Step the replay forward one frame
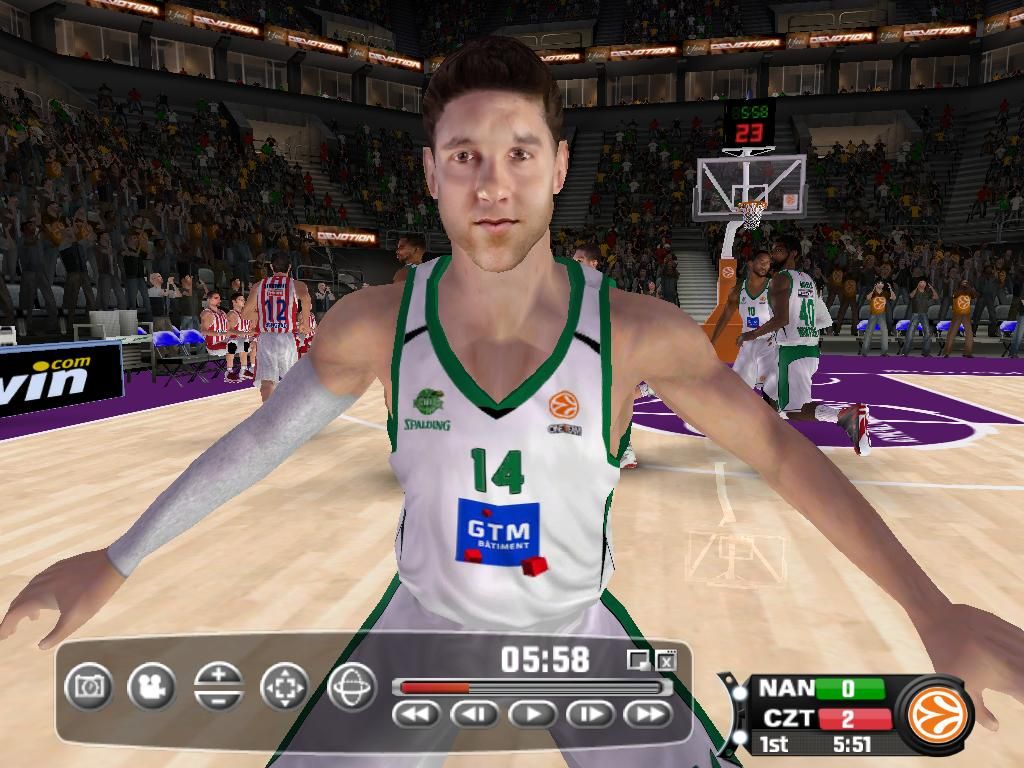 [x=591, y=714]
